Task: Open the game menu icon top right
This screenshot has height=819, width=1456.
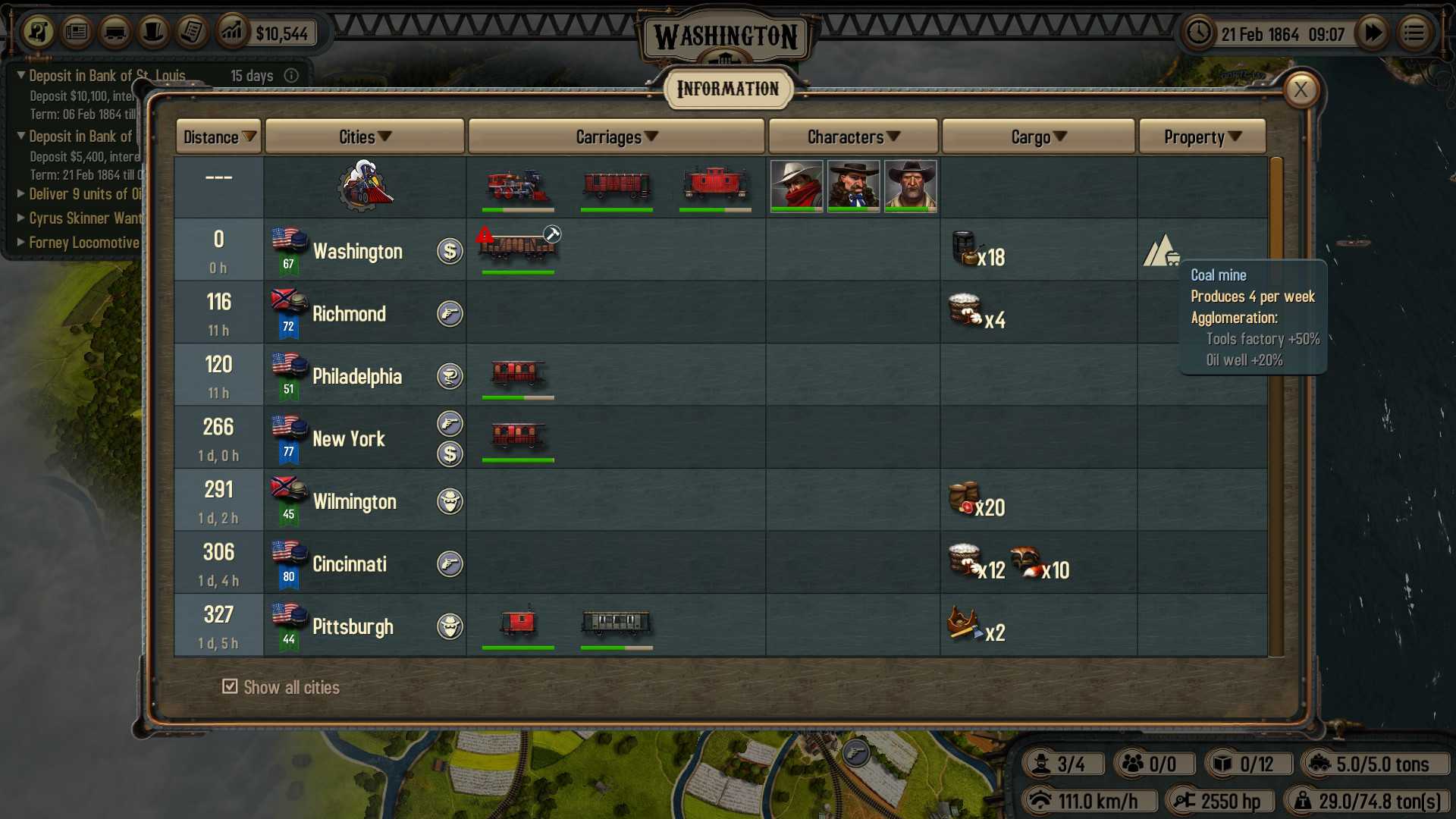Action: click(1414, 33)
